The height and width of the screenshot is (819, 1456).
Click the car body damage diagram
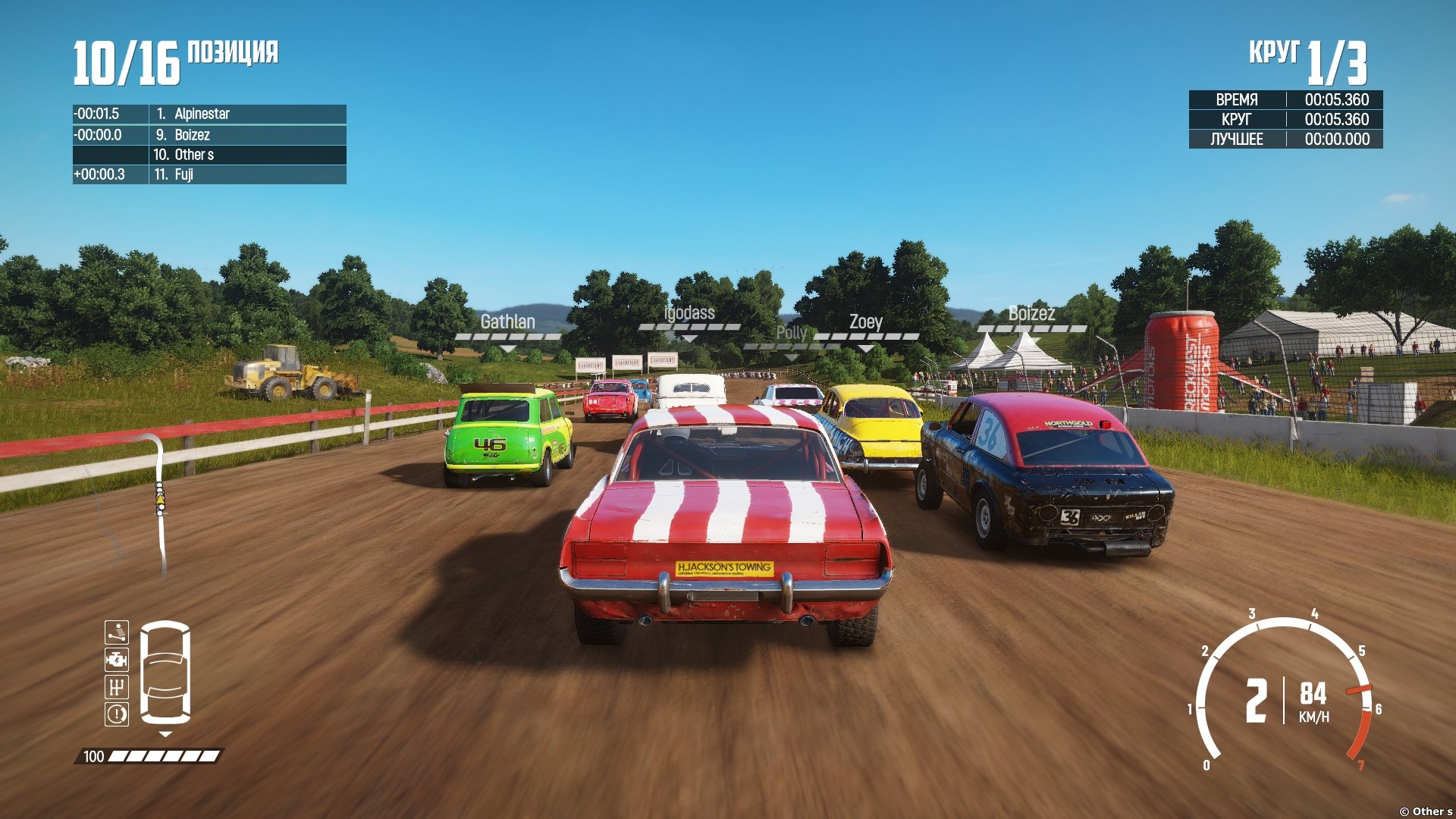(x=165, y=672)
